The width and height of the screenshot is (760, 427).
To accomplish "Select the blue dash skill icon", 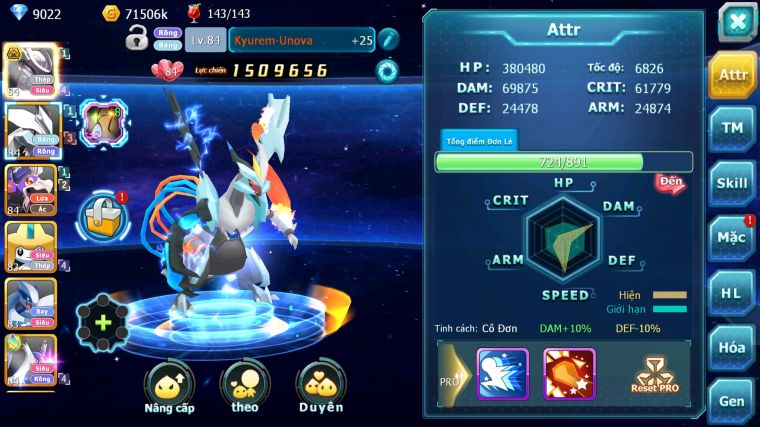I will (x=502, y=373).
